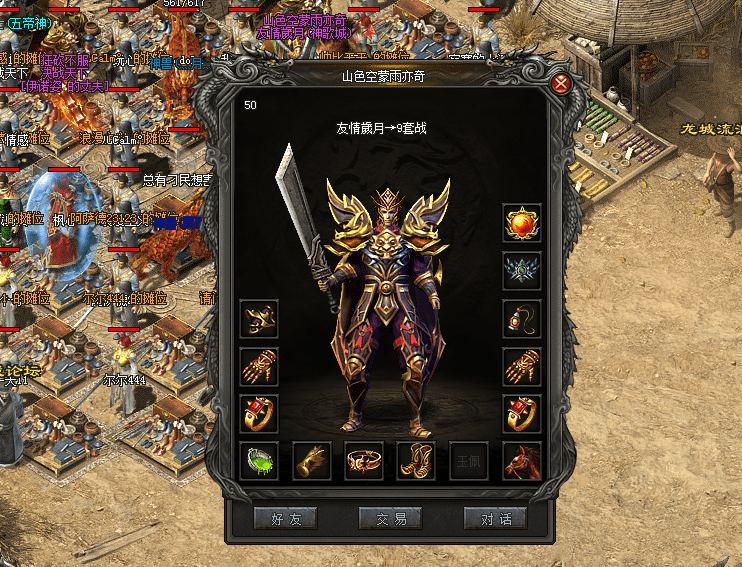The width and height of the screenshot is (742, 567).
Task: Inspect the red-gold belt slot
Action: click(364, 460)
